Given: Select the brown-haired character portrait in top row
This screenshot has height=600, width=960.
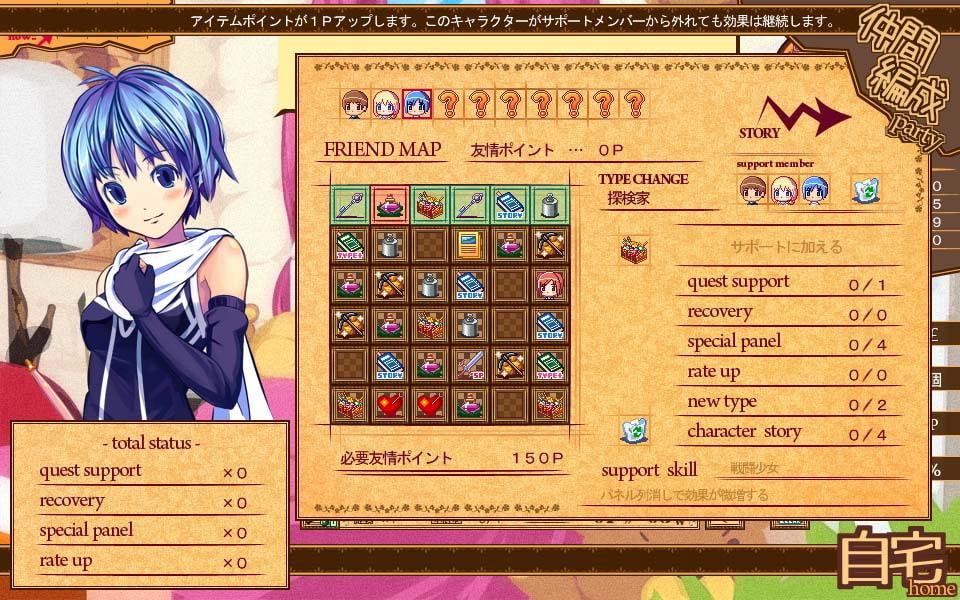Looking at the screenshot, I should point(355,104).
